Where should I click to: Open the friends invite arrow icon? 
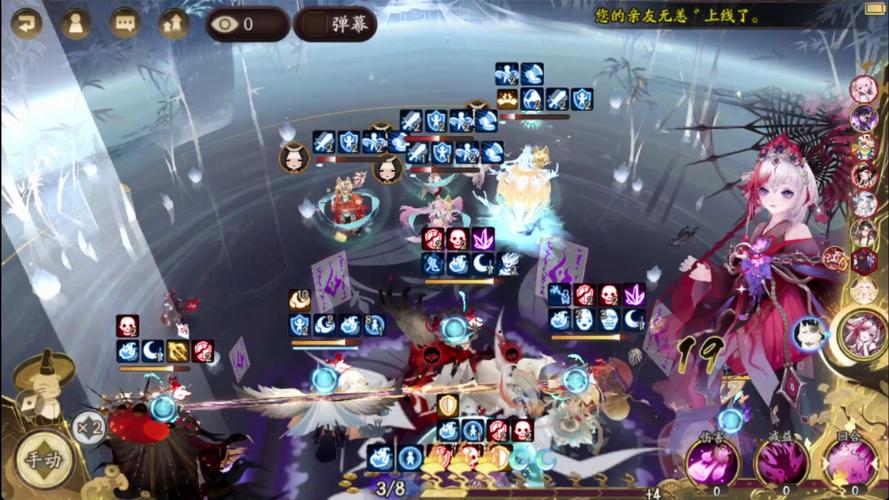174,22
